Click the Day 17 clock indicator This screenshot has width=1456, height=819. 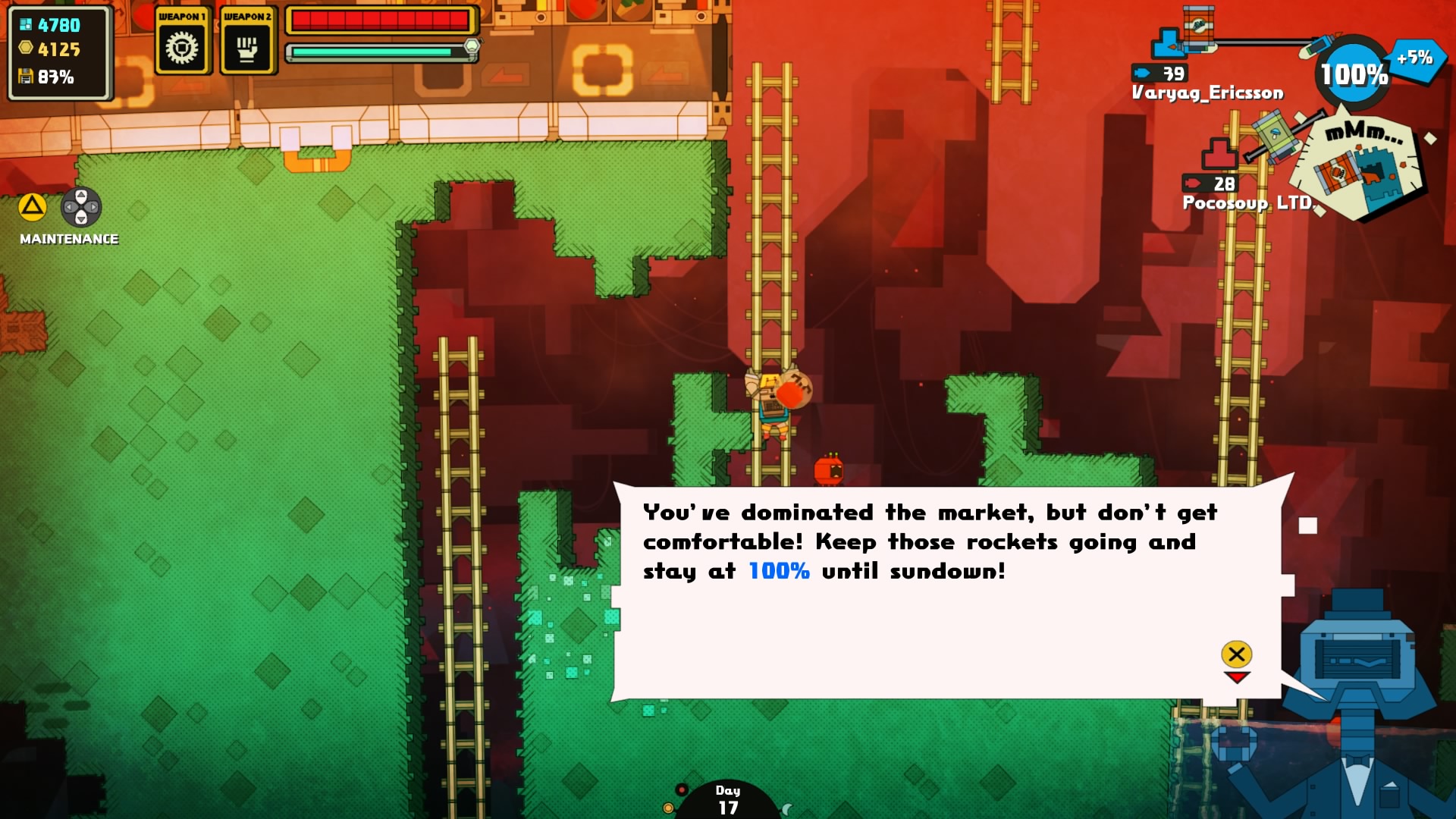pyautogui.click(x=727, y=800)
